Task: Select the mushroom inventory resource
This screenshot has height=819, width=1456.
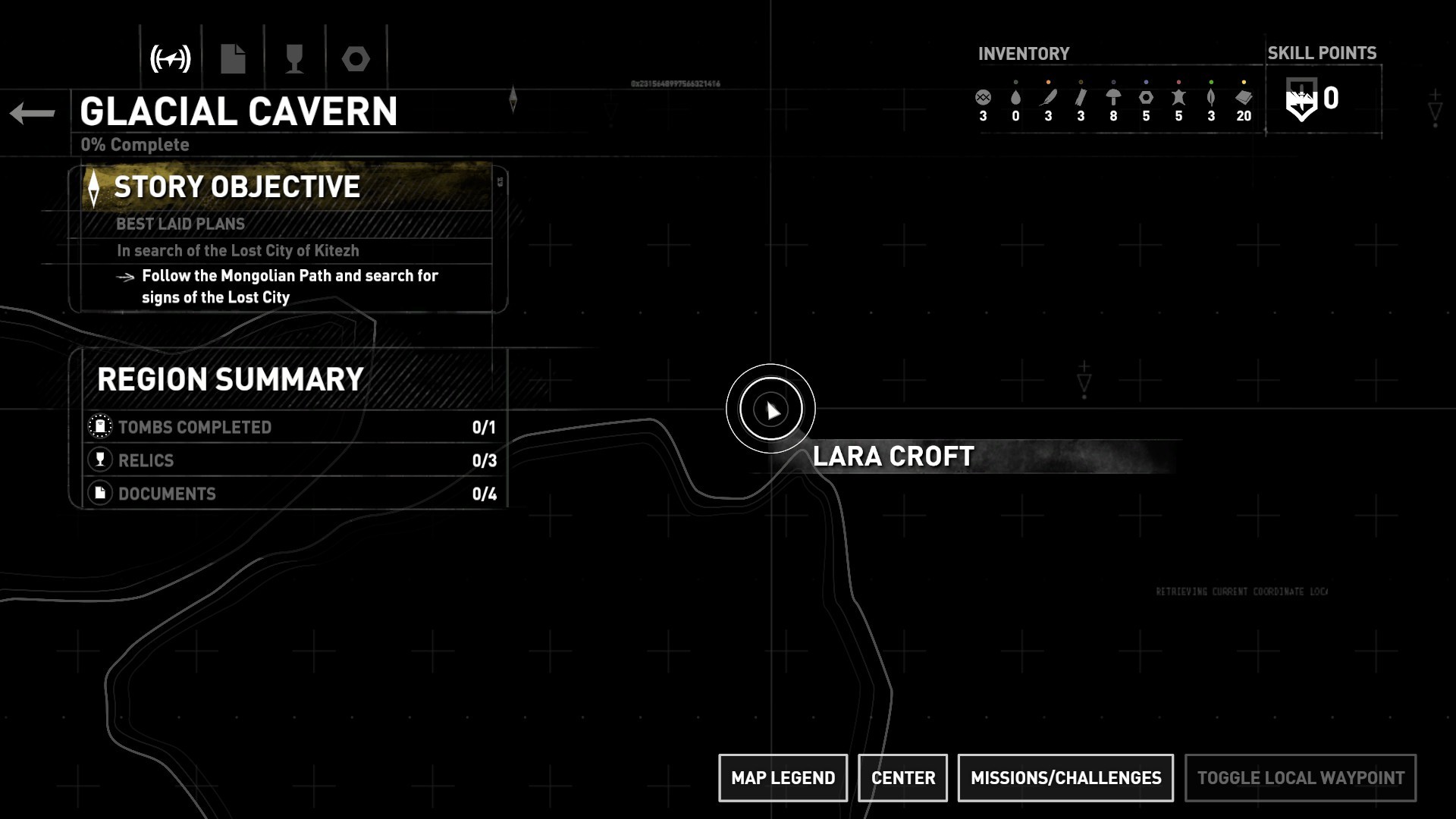Action: coord(1113,98)
